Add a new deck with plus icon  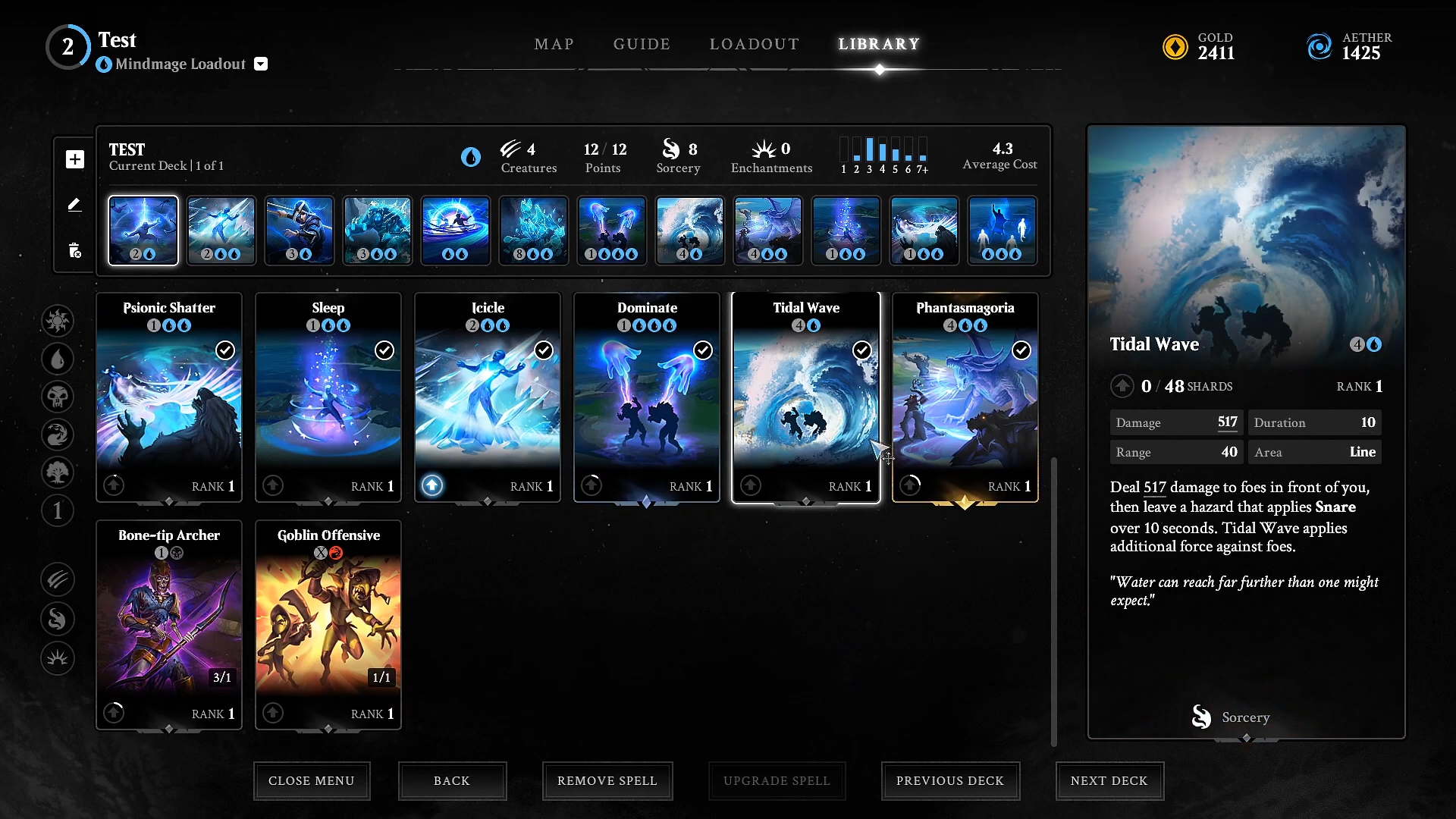tap(74, 159)
